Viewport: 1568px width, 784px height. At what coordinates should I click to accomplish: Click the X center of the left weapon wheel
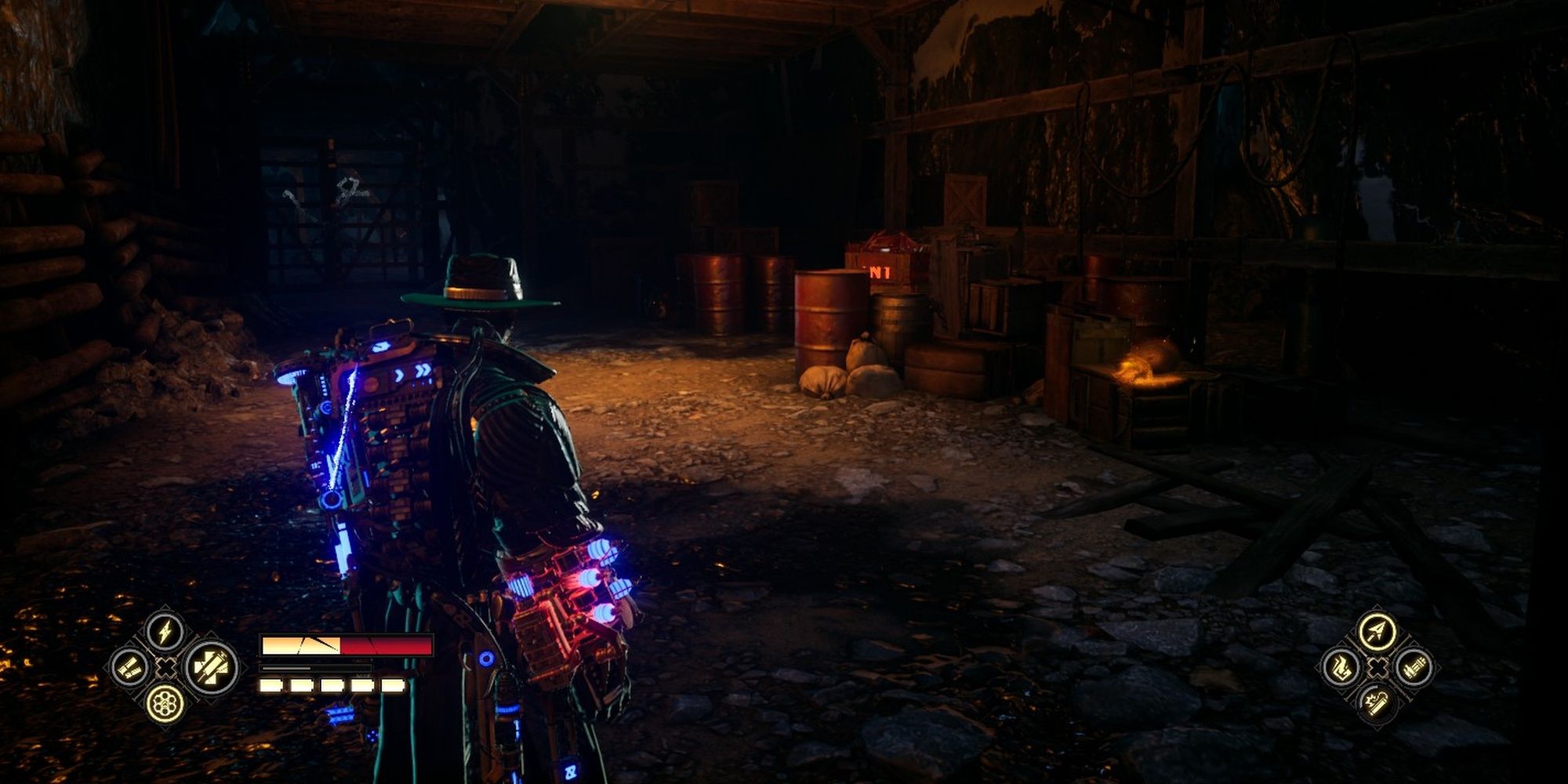tap(165, 668)
